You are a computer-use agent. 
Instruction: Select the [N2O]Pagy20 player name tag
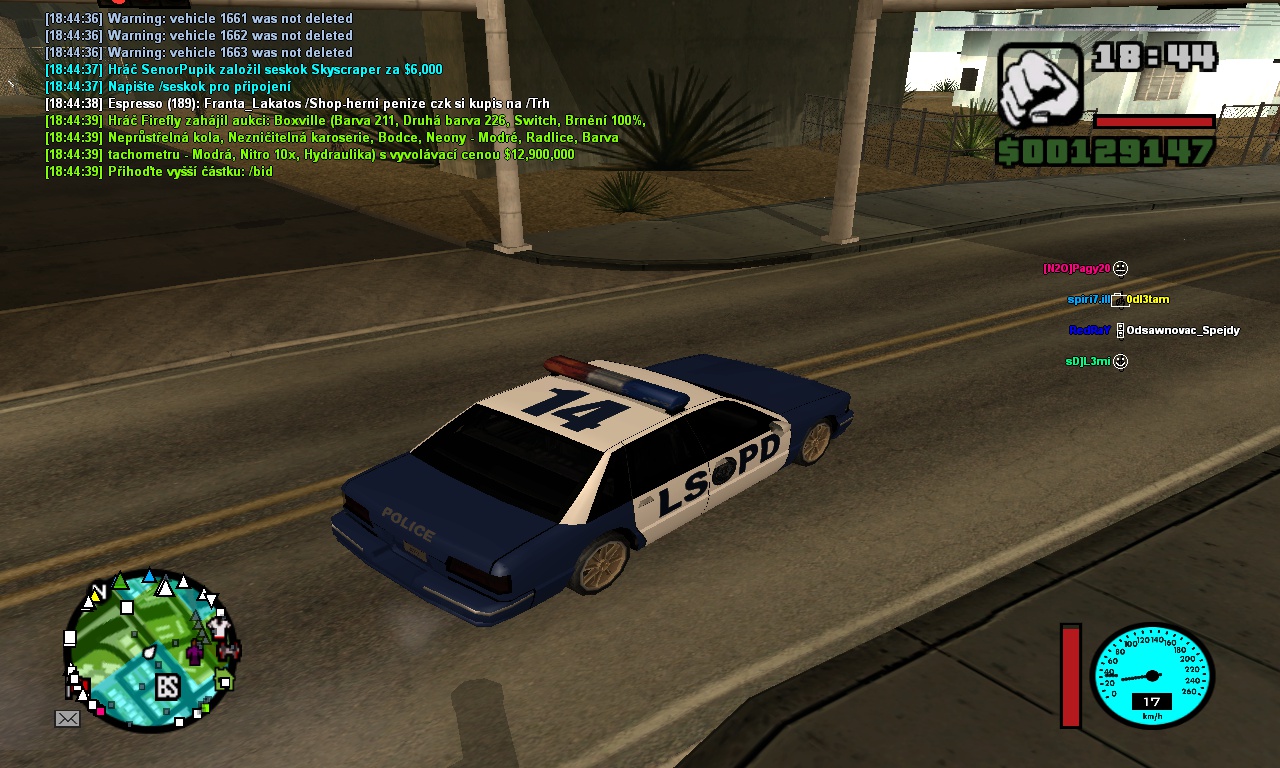[x=1076, y=268]
